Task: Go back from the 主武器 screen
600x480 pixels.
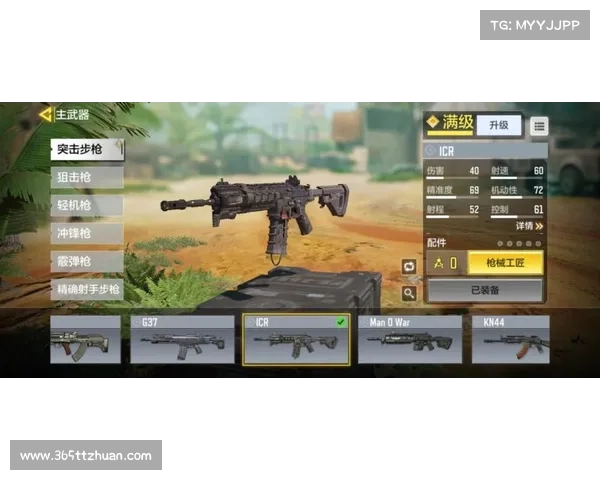Action: pos(44,114)
